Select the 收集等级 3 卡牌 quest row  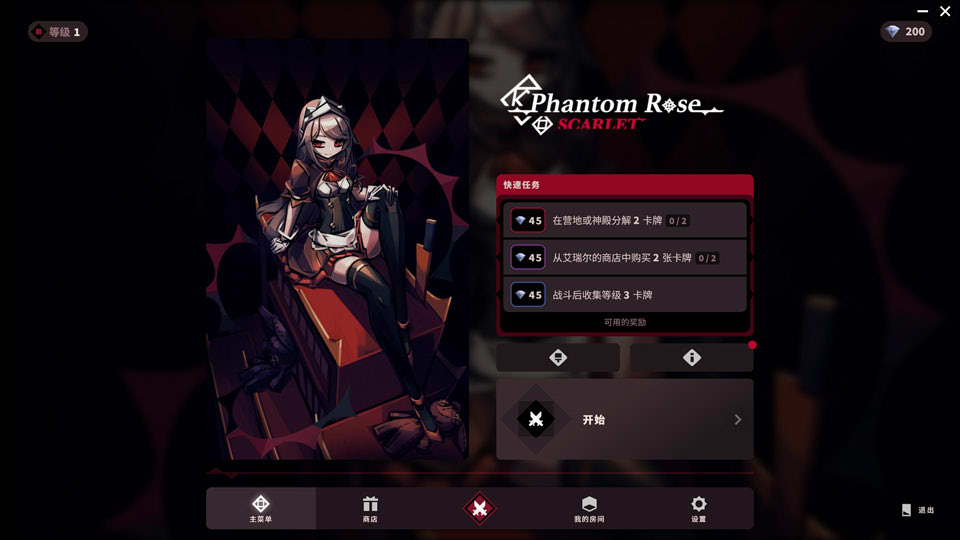[x=625, y=295]
